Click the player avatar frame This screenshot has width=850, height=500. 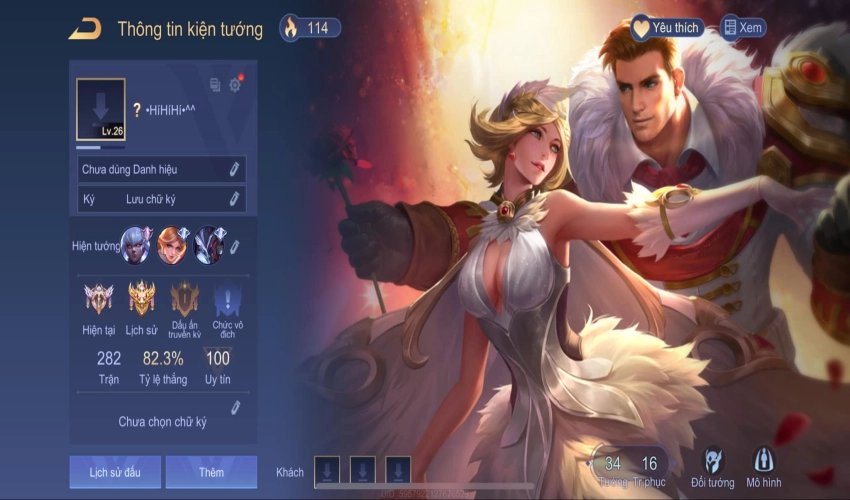pos(101,109)
